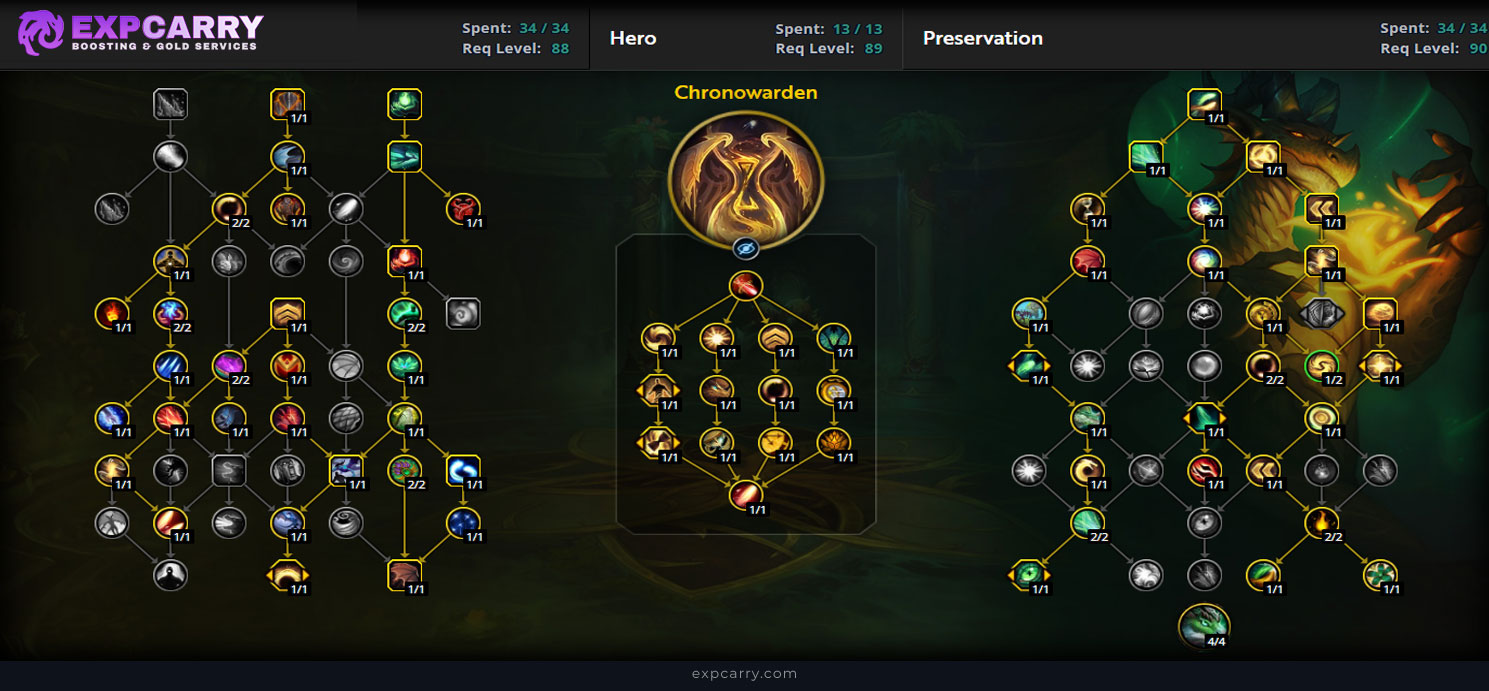This screenshot has width=1489, height=691.
Task: Pick the golden lotus hero talent
Action: [x=832, y=442]
